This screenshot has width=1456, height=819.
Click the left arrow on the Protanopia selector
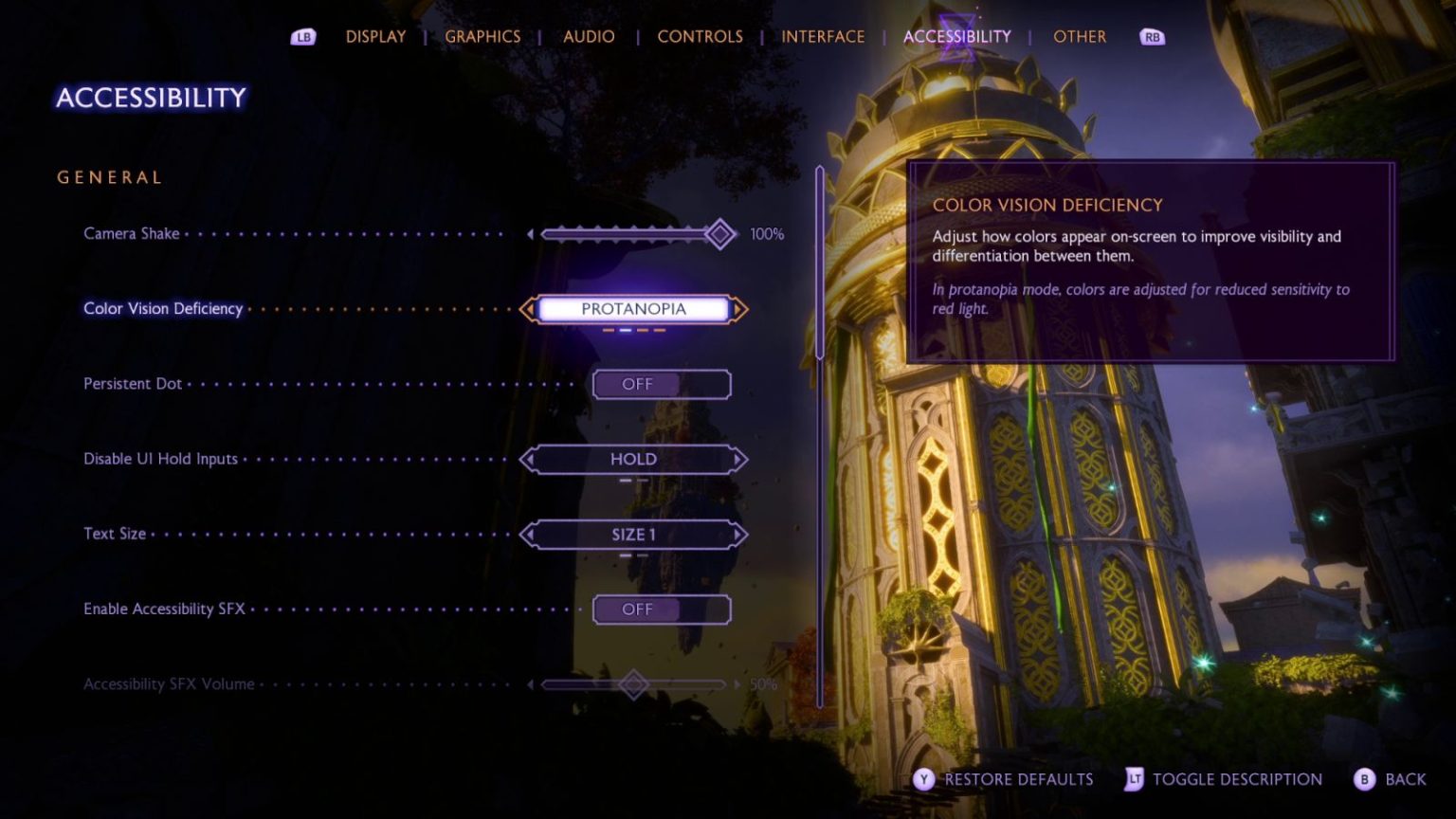pos(528,308)
